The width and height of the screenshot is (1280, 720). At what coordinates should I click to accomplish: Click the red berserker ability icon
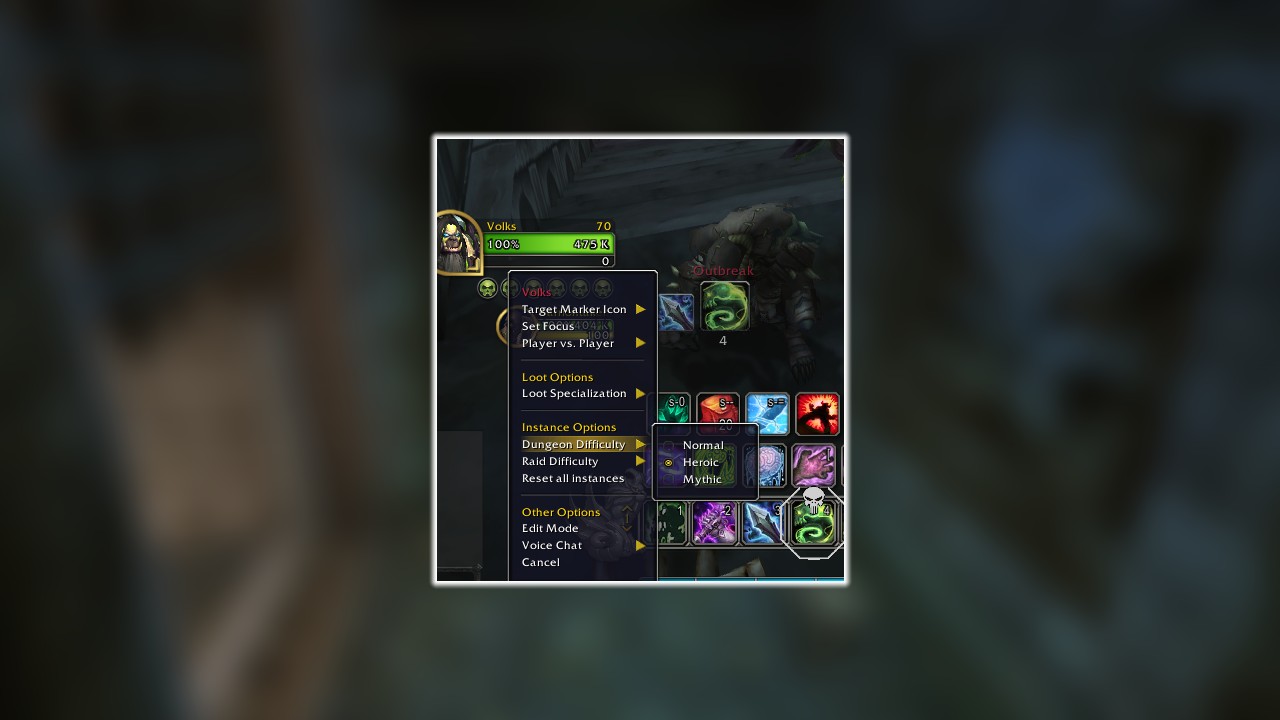[x=816, y=414]
